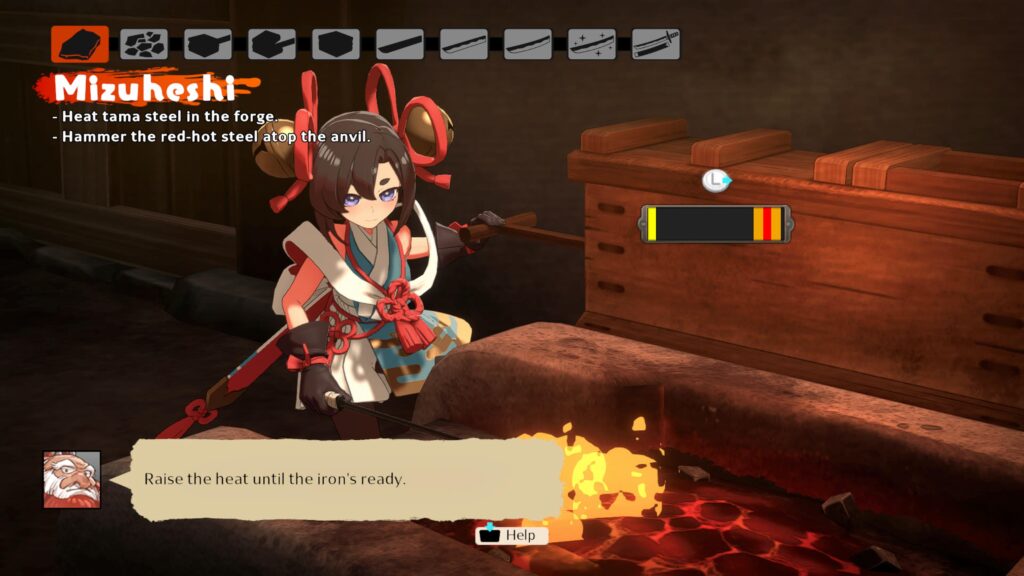Select the sparkling blade step icon
1024x576 pixels.
click(592, 44)
